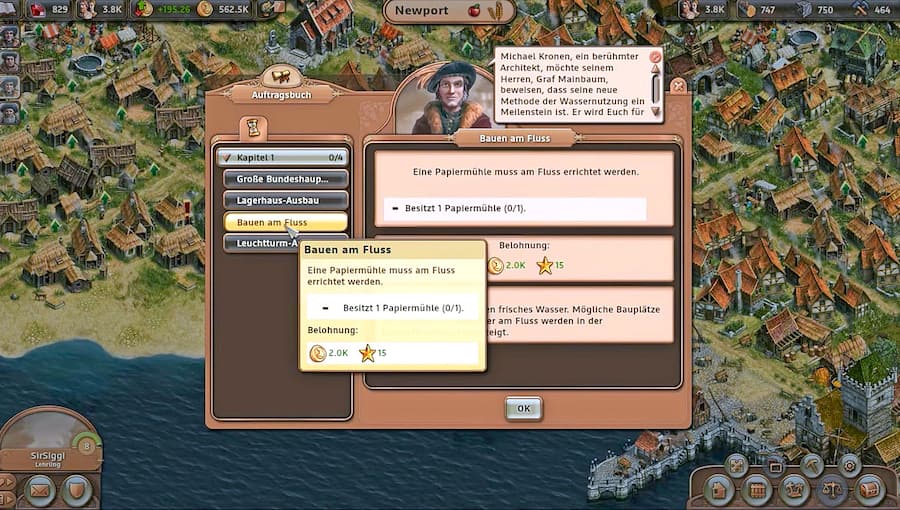Open the scales trade menu
Viewport: 900px width, 510px height.
832,490
